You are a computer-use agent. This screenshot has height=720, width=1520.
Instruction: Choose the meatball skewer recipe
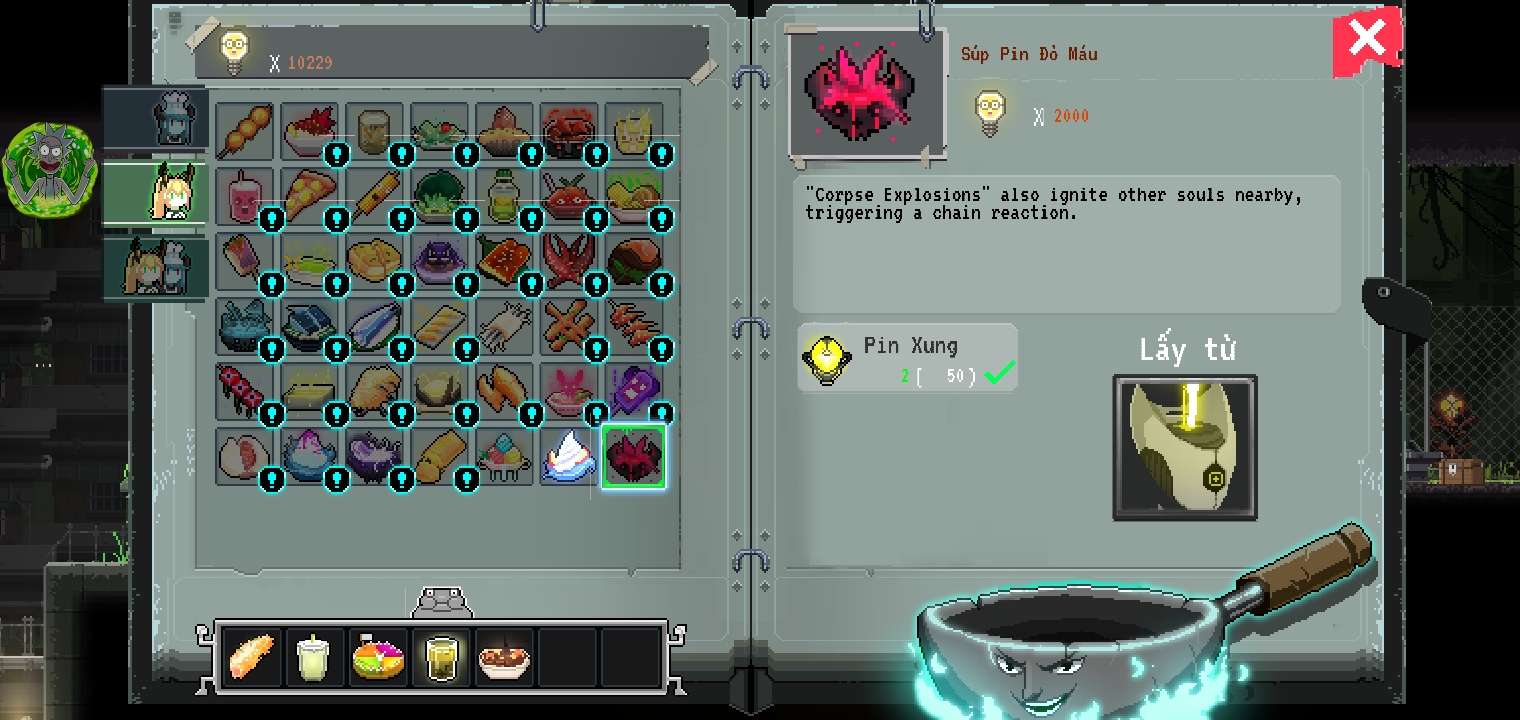click(243, 131)
